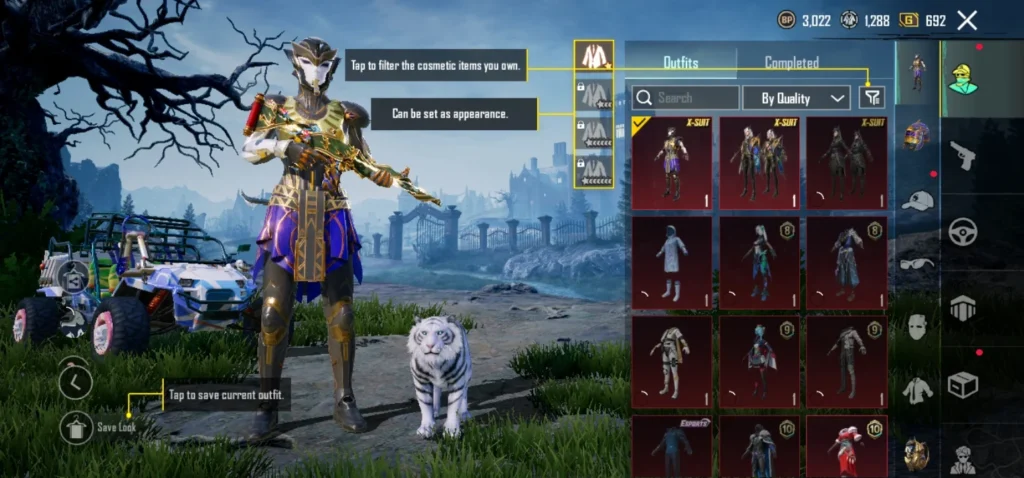Image resolution: width=1024 pixels, height=478 pixels.
Task: Open the glasses accessory category
Action: click(x=917, y=264)
